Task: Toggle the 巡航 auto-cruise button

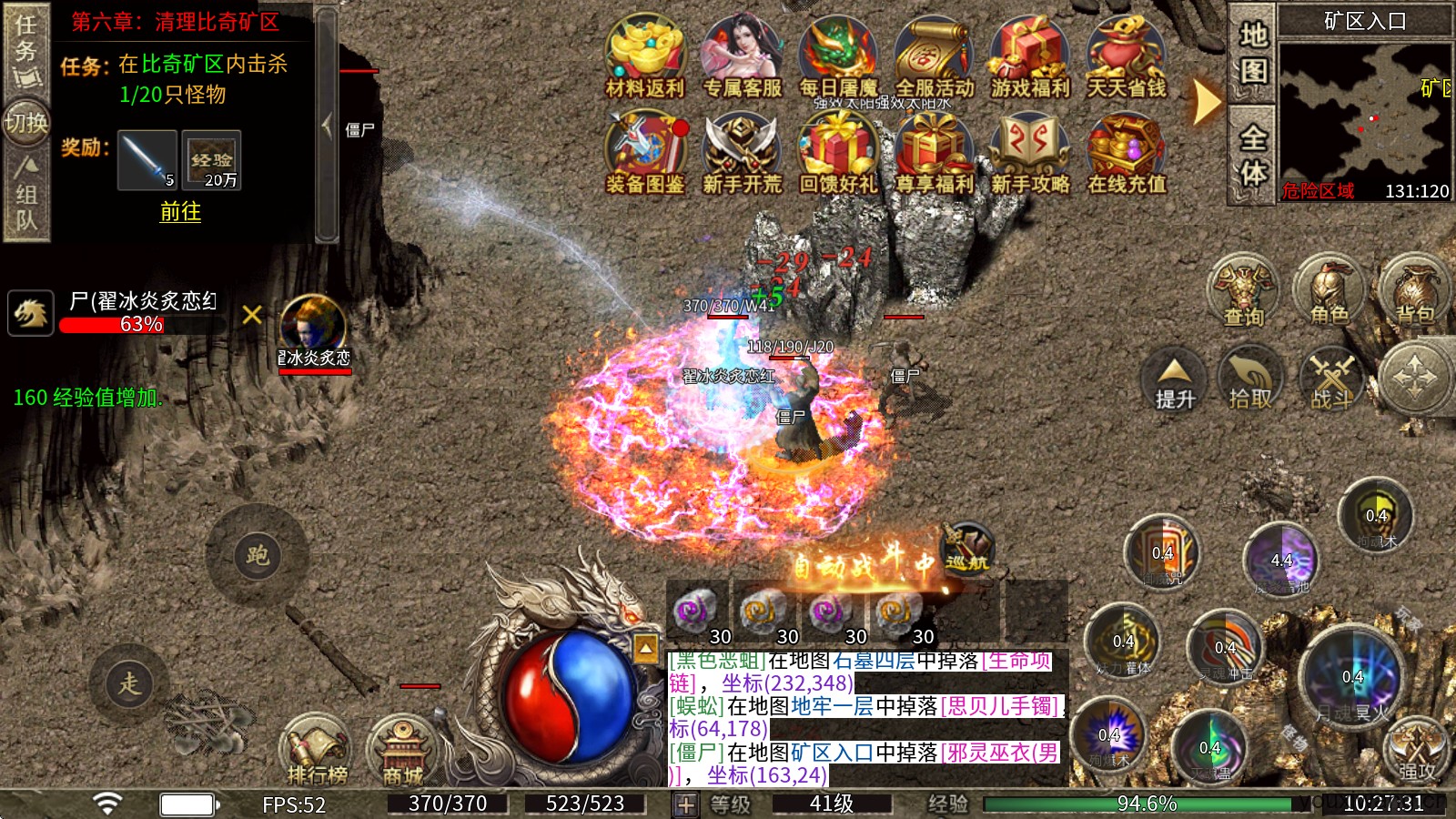Action: pyautogui.click(x=966, y=549)
